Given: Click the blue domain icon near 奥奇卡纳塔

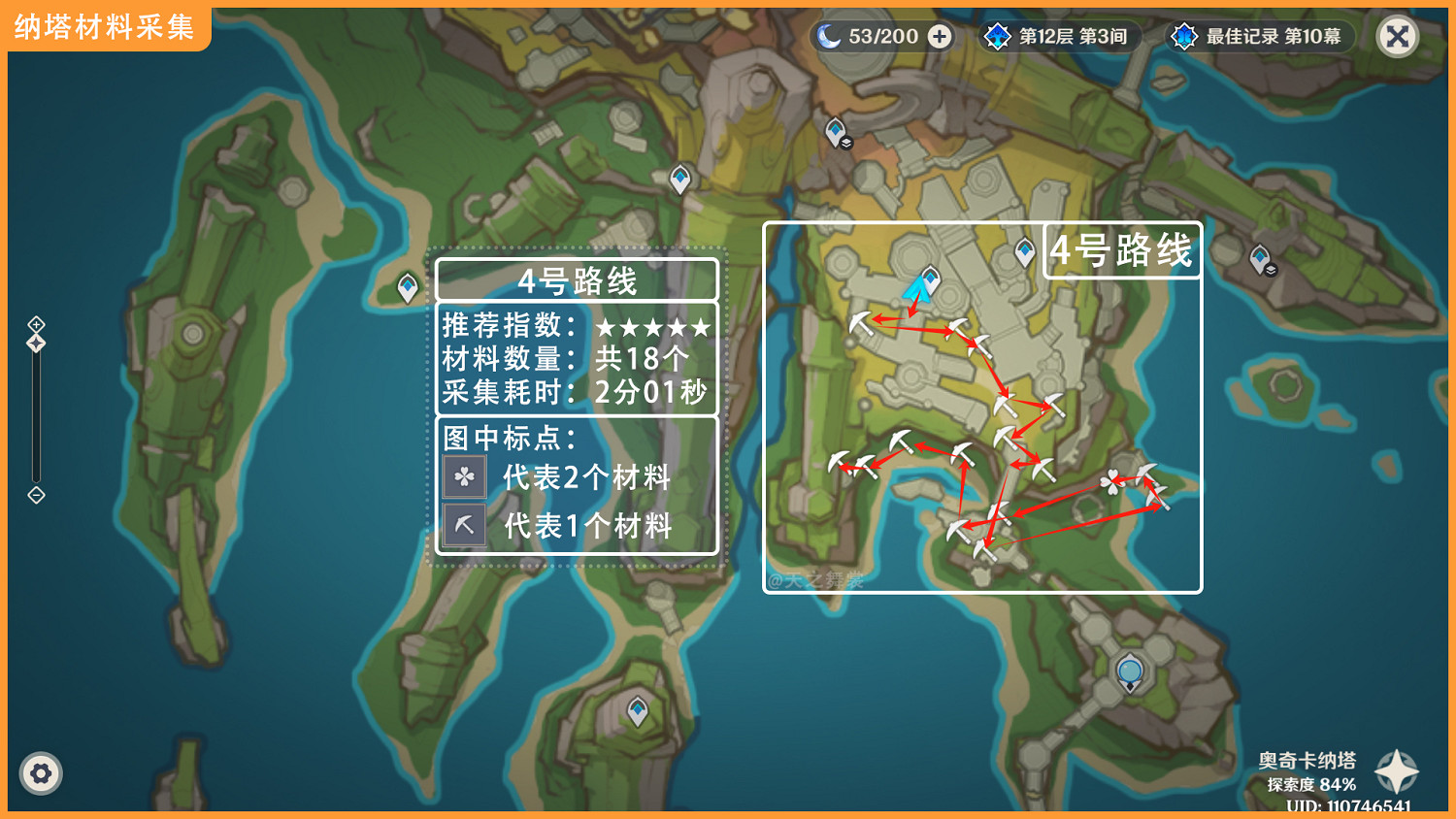Looking at the screenshot, I should coord(1129,669).
